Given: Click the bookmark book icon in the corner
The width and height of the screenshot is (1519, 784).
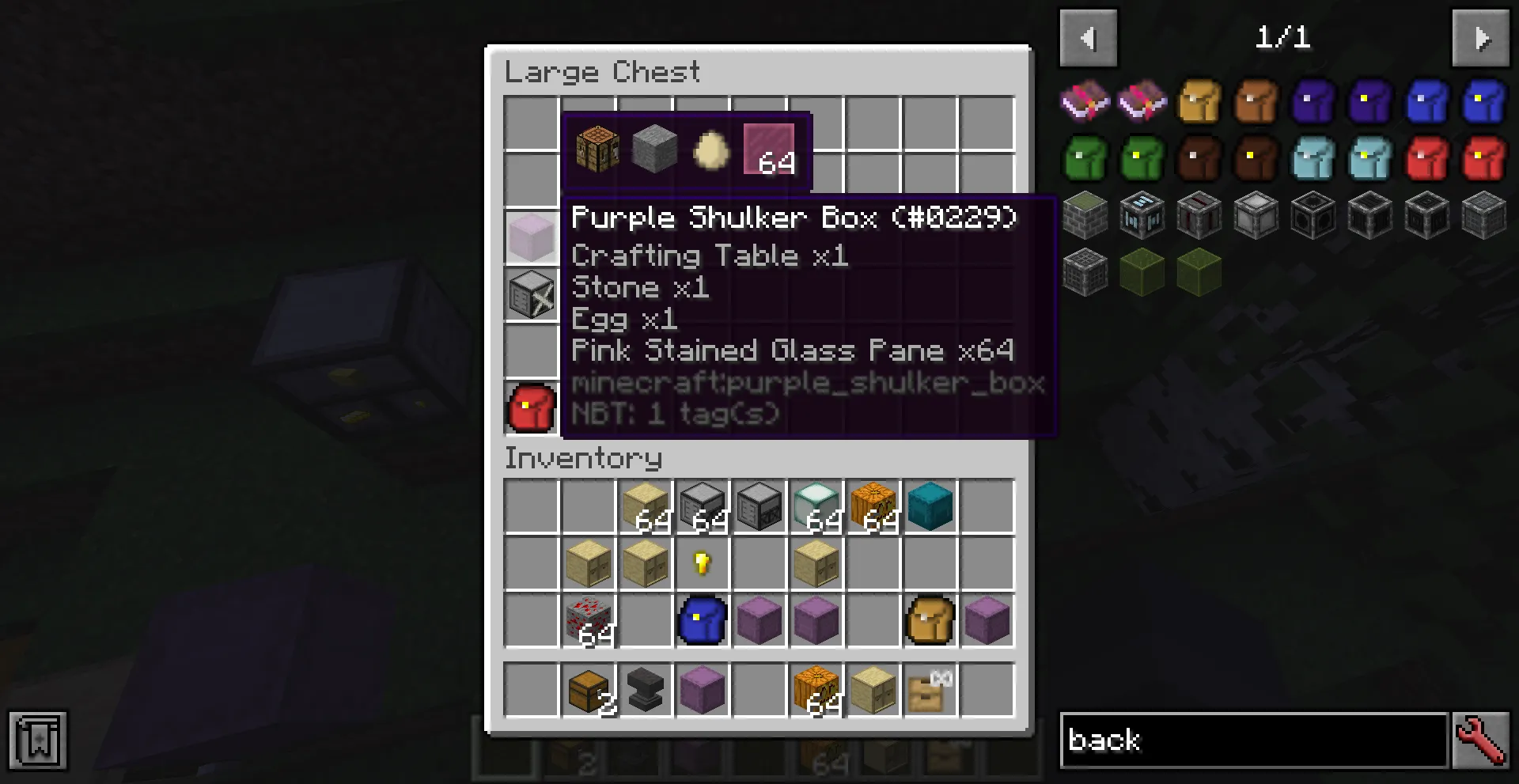Looking at the screenshot, I should tap(36, 740).
